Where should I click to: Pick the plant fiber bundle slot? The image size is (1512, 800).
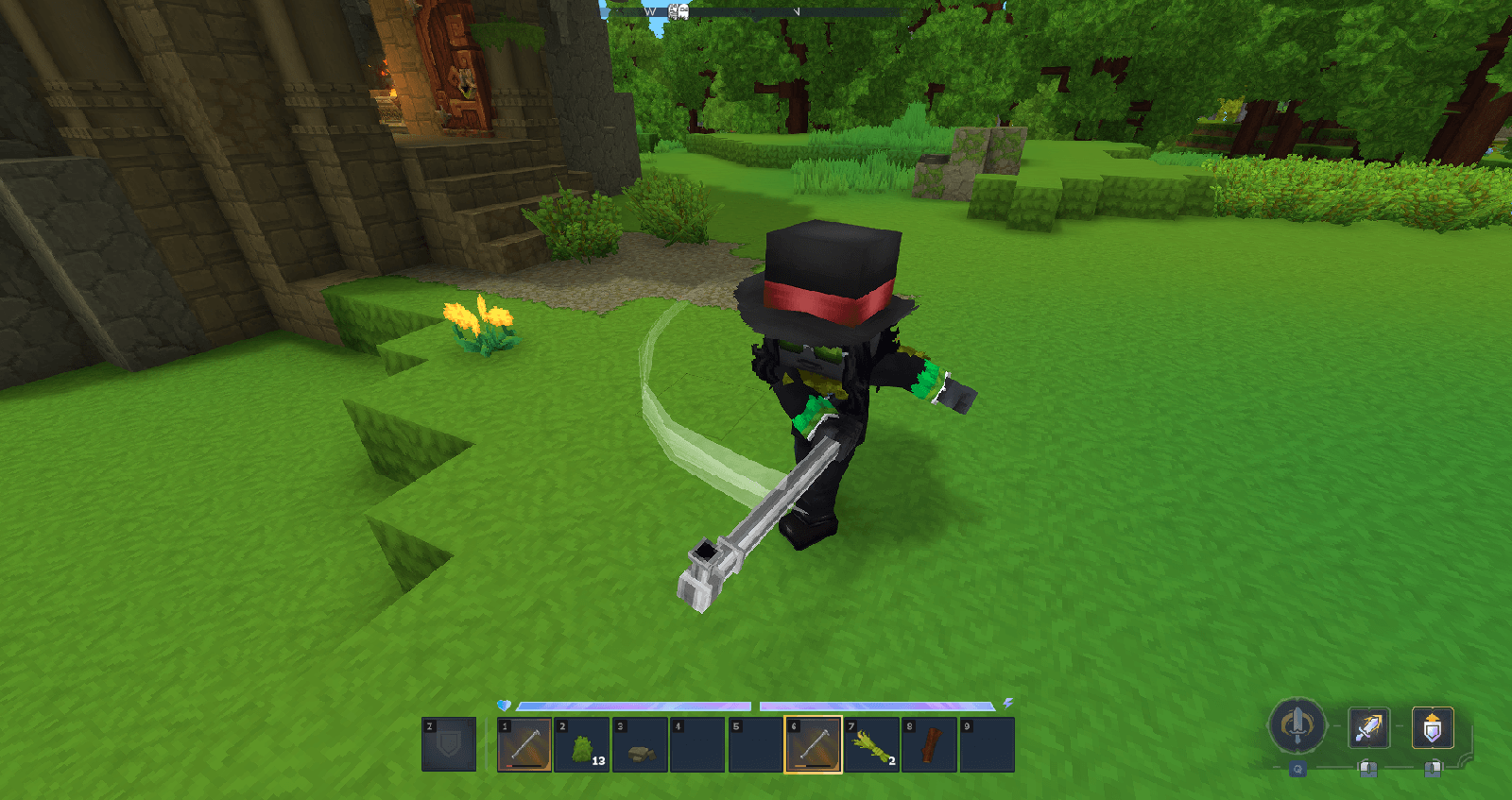[x=871, y=744]
